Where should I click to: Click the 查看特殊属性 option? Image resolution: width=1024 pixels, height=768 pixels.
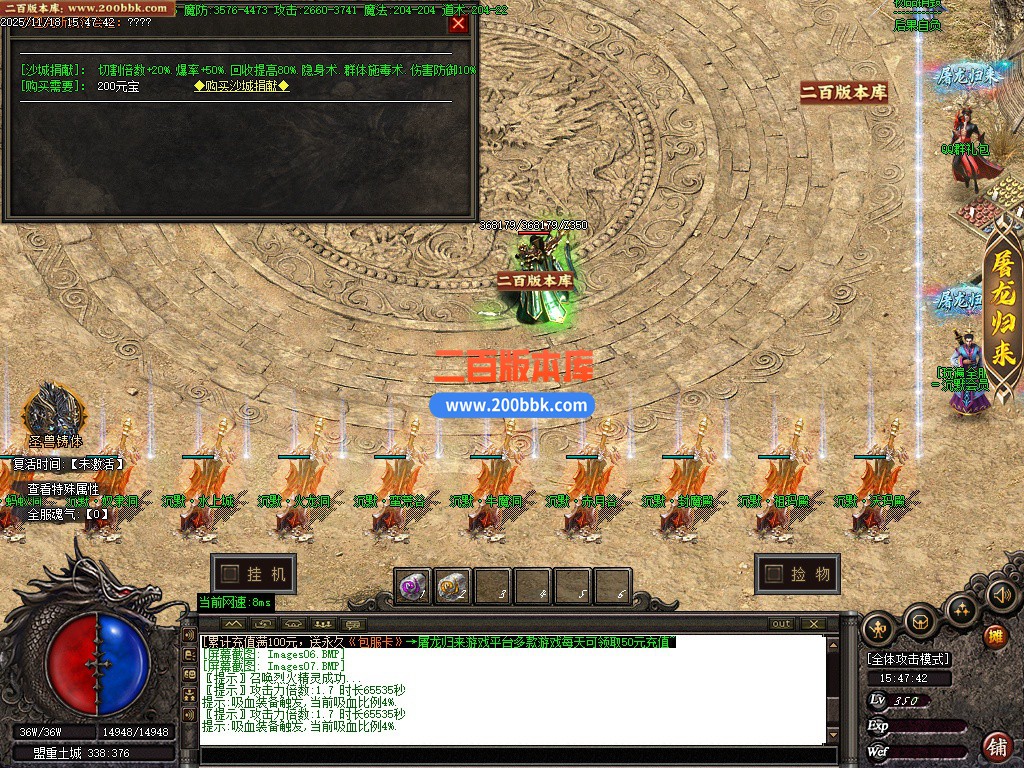(x=63, y=489)
